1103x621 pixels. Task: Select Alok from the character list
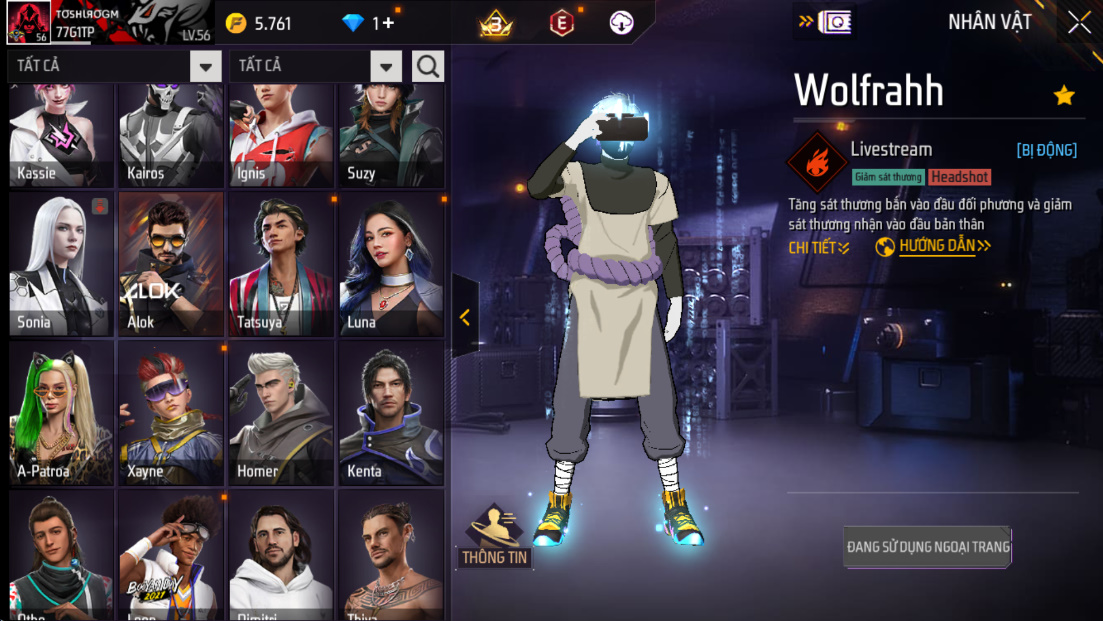pos(171,264)
